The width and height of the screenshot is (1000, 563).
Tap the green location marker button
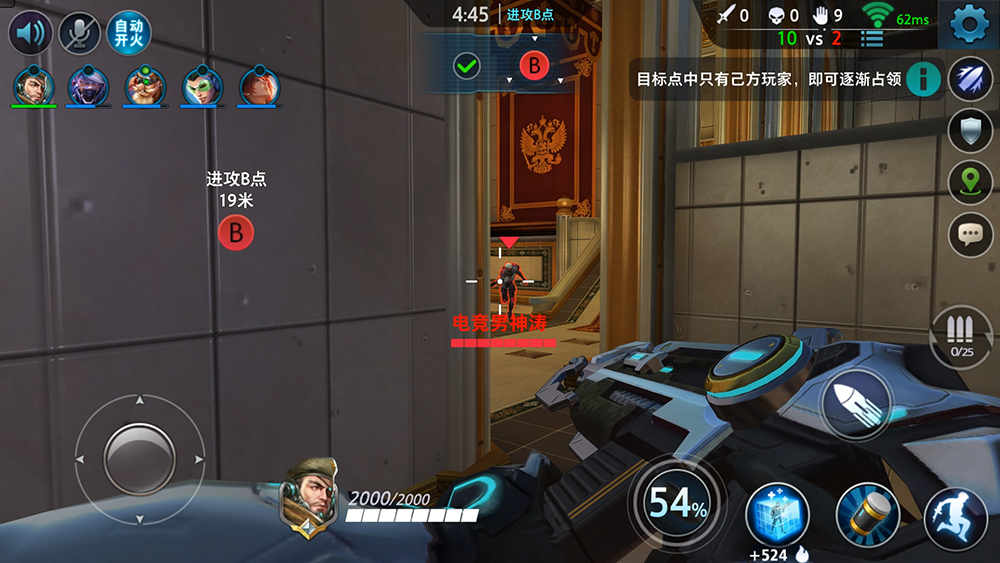coord(969,182)
